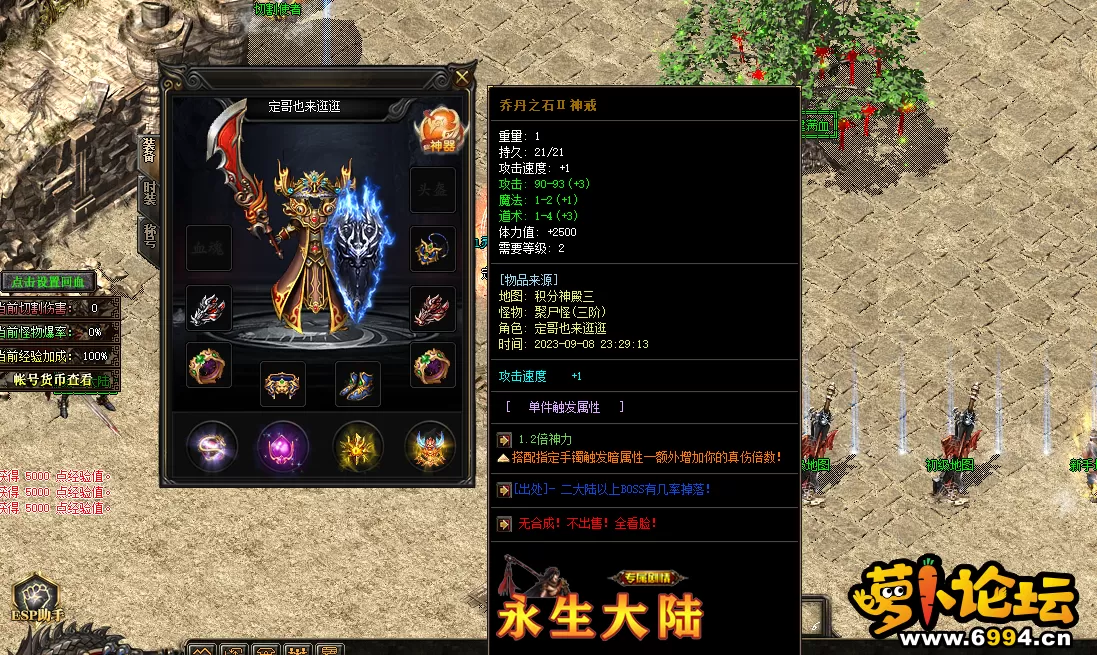Select the empty 血魂 slot
Image resolution: width=1097 pixels, height=655 pixels.
pyautogui.click(x=209, y=249)
